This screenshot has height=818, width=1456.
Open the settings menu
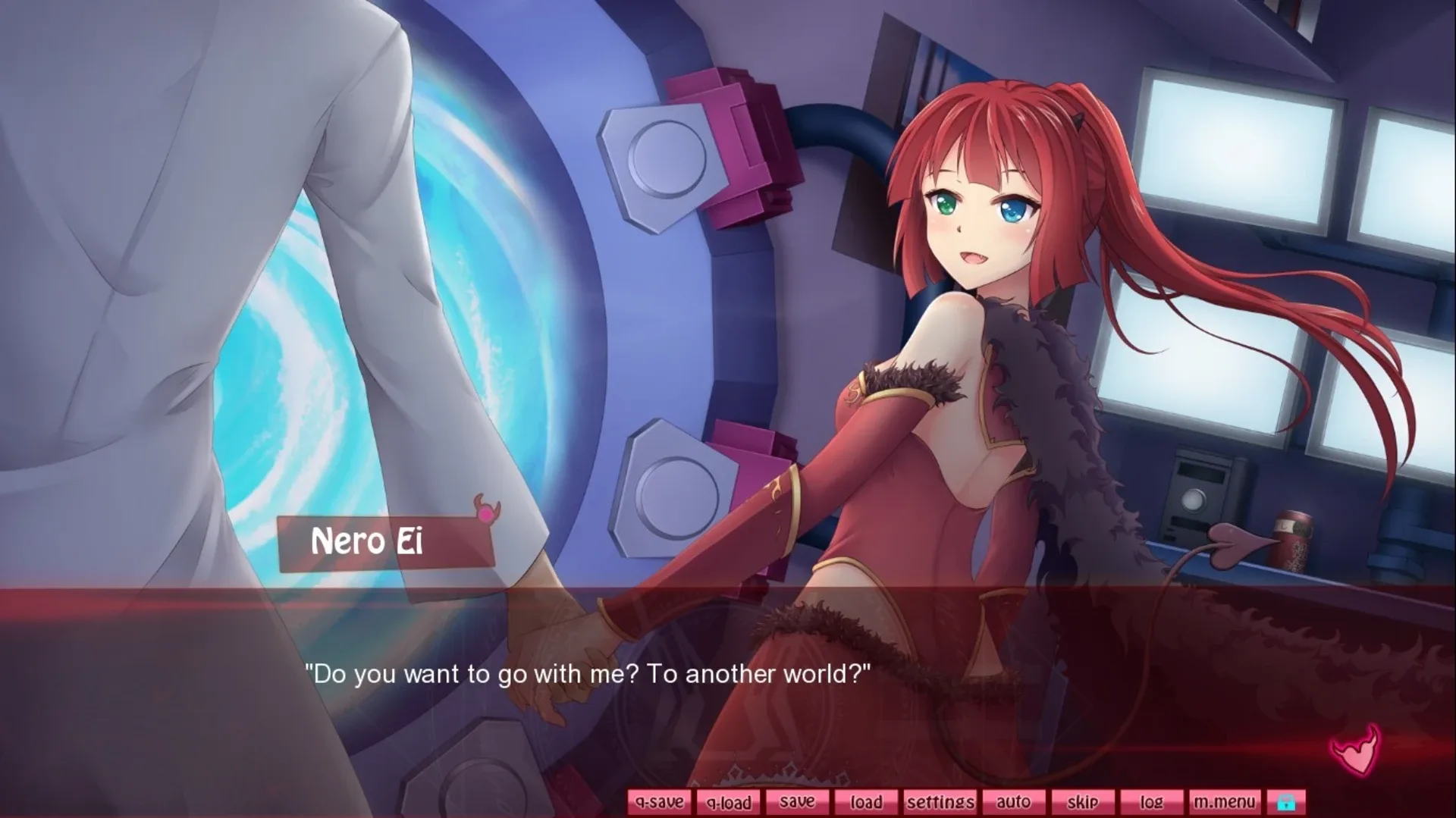(x=940, y=801)
